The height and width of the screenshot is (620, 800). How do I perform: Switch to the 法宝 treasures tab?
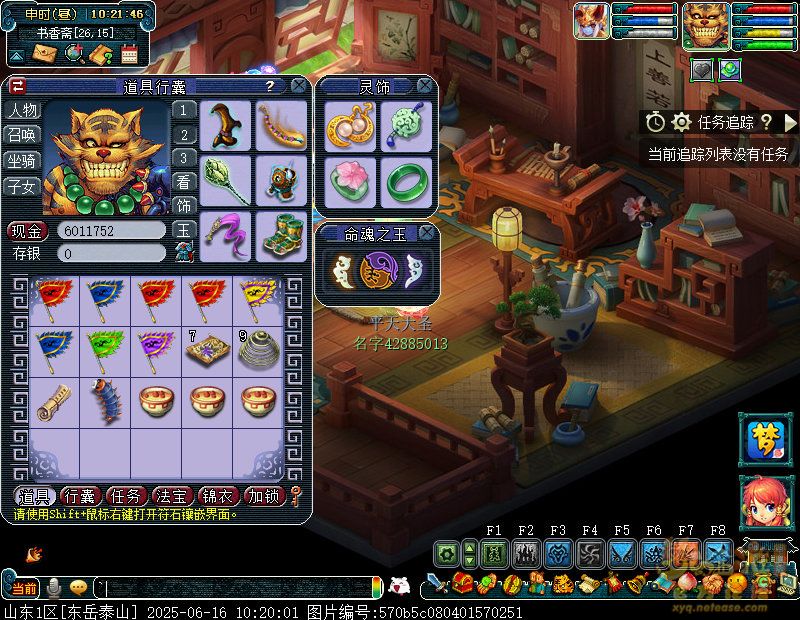pos(173,496)
